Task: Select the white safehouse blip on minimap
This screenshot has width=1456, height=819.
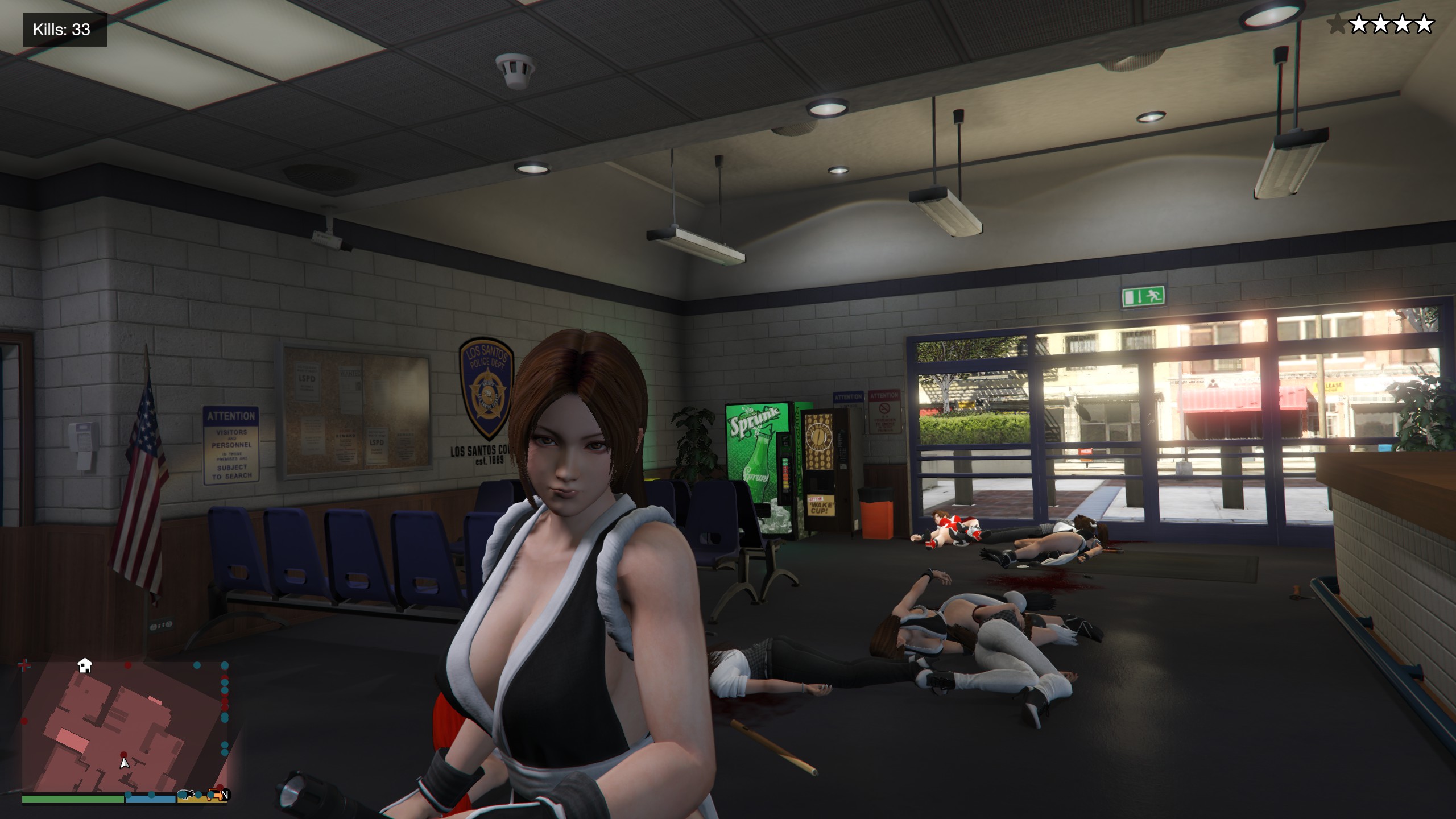Action: click(x=85, y=665)
